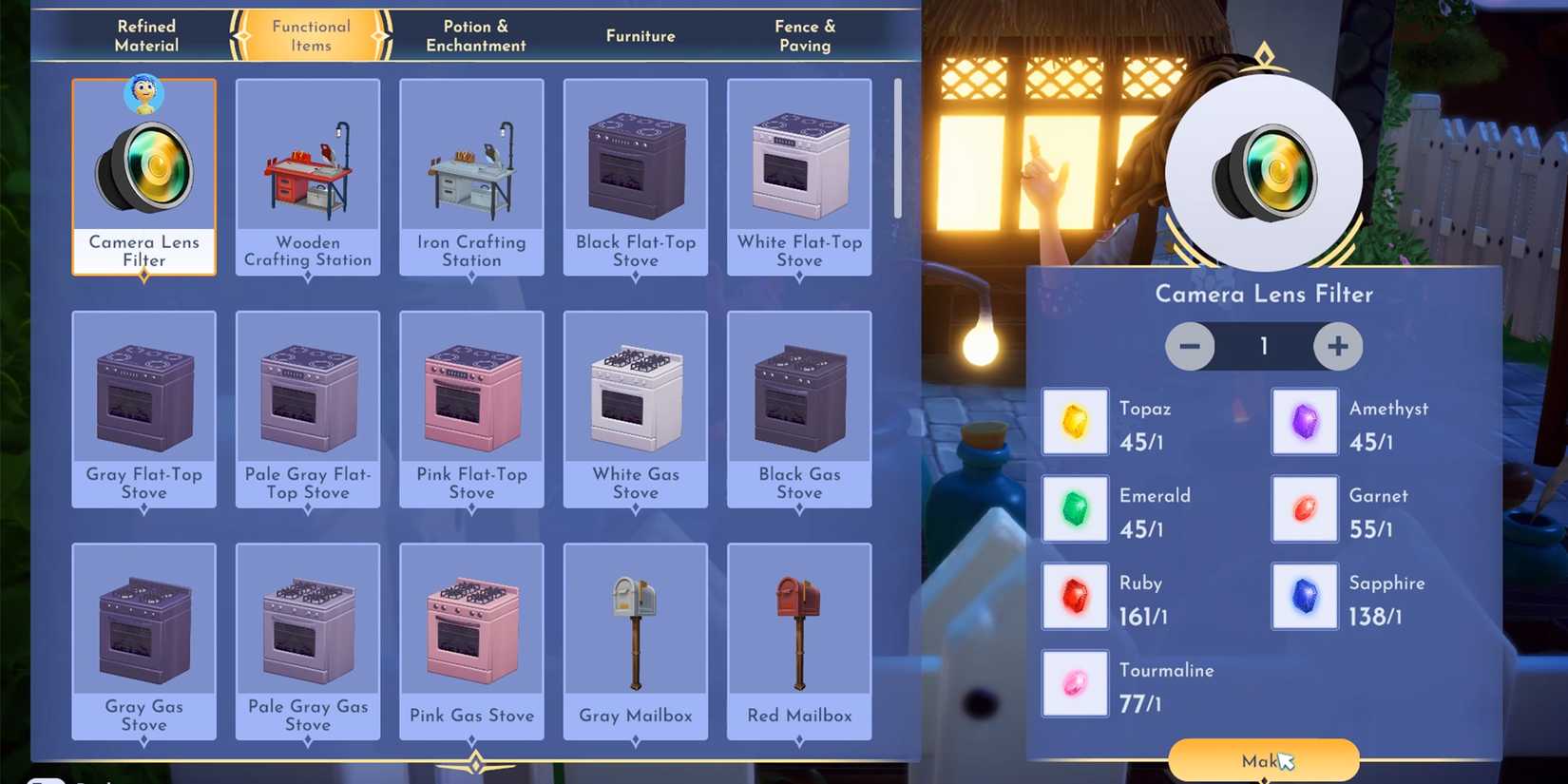The image size is (1568, 784).
Task: Select the Fence & Paving tab
Action: 804,36
